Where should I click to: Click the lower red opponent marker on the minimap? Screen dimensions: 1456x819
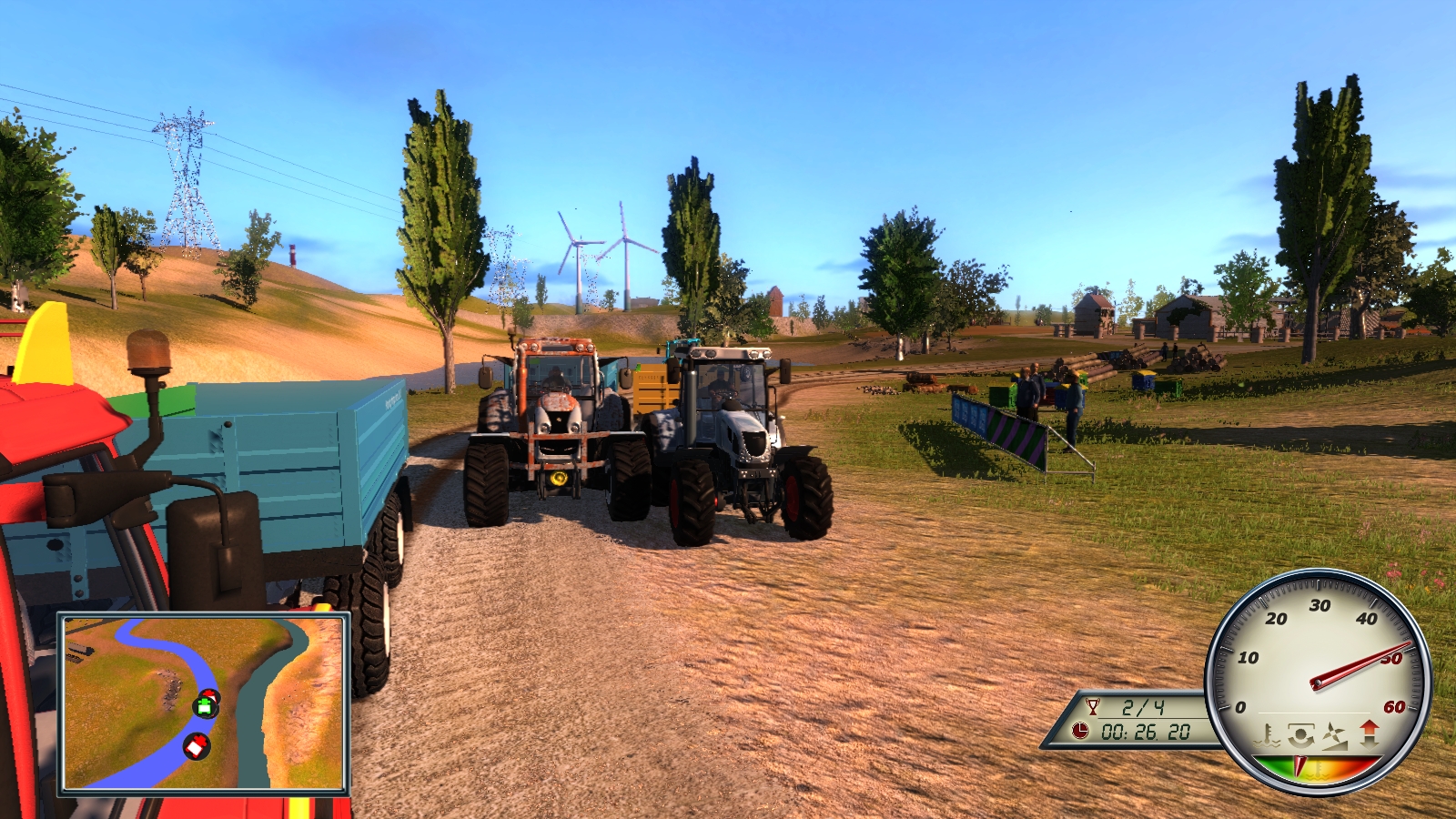point(197,745)
